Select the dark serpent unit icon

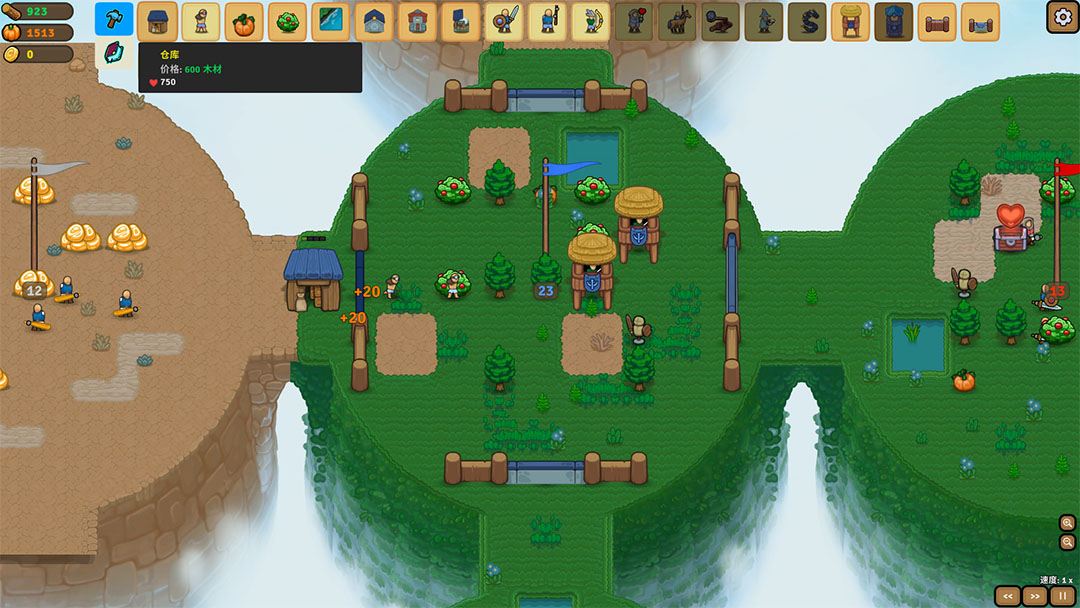point(807,21)
